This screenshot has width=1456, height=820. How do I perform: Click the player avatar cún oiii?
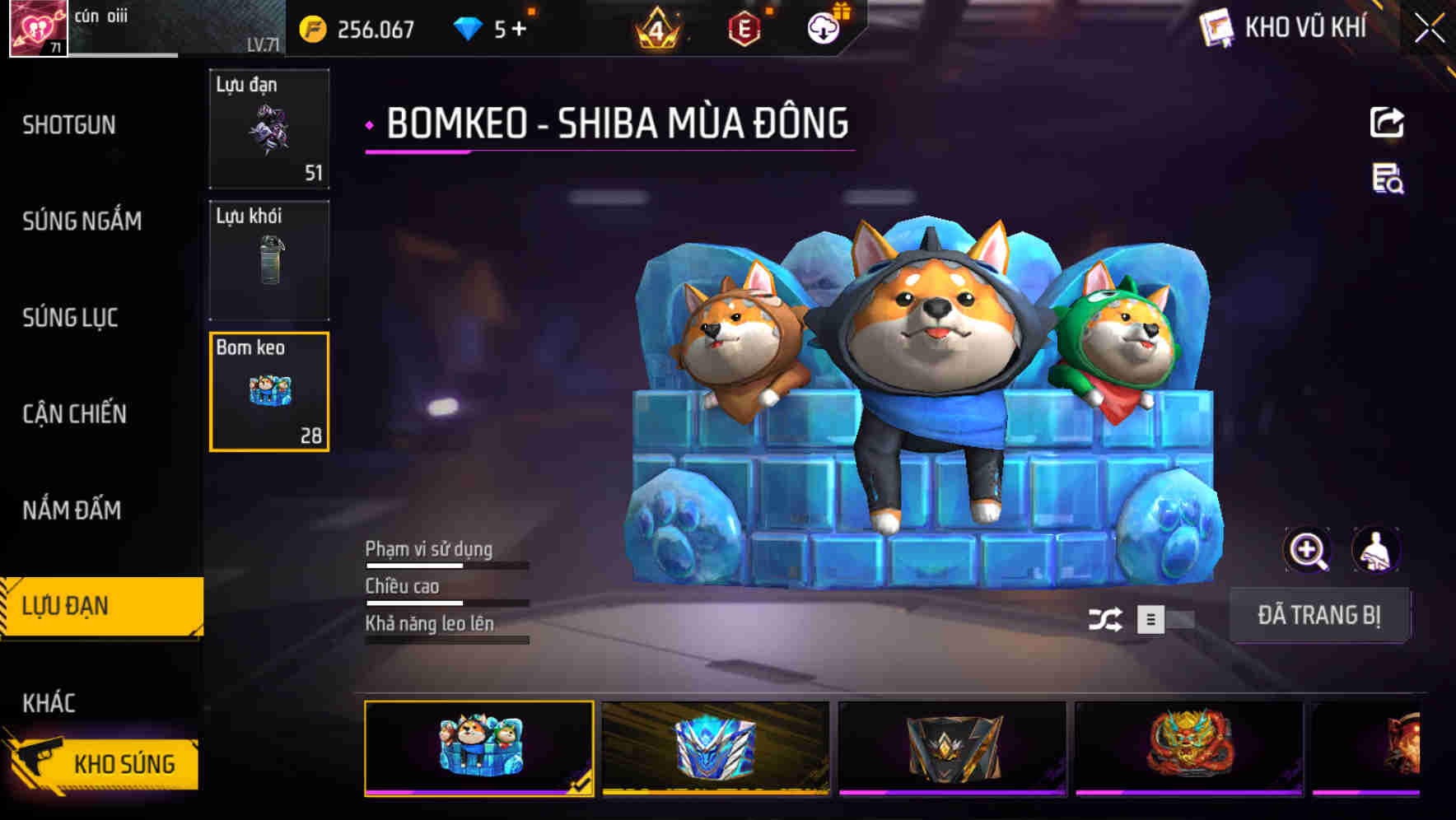click(x=36, y=29)
